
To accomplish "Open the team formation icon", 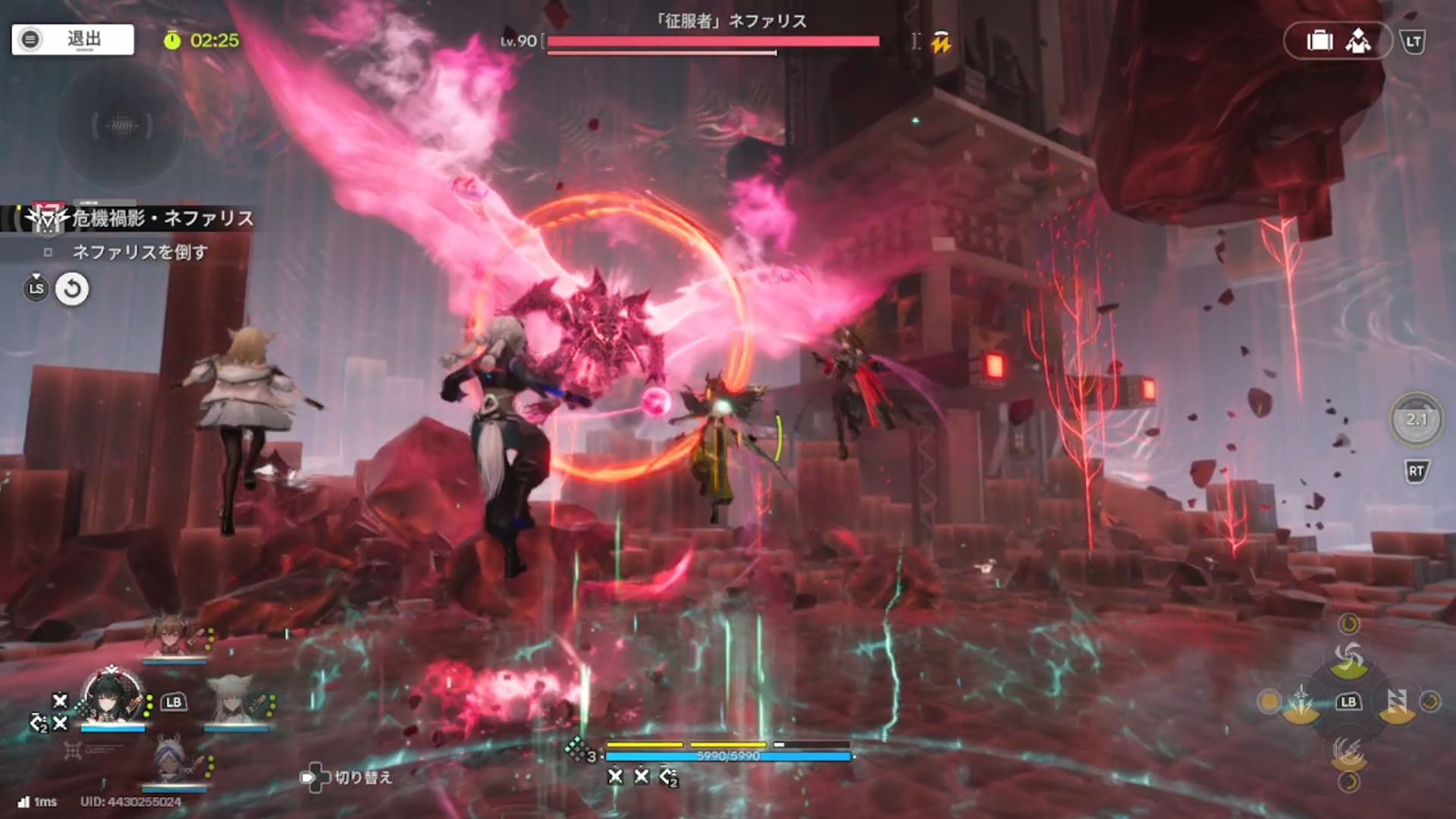I will [1357, 41].
